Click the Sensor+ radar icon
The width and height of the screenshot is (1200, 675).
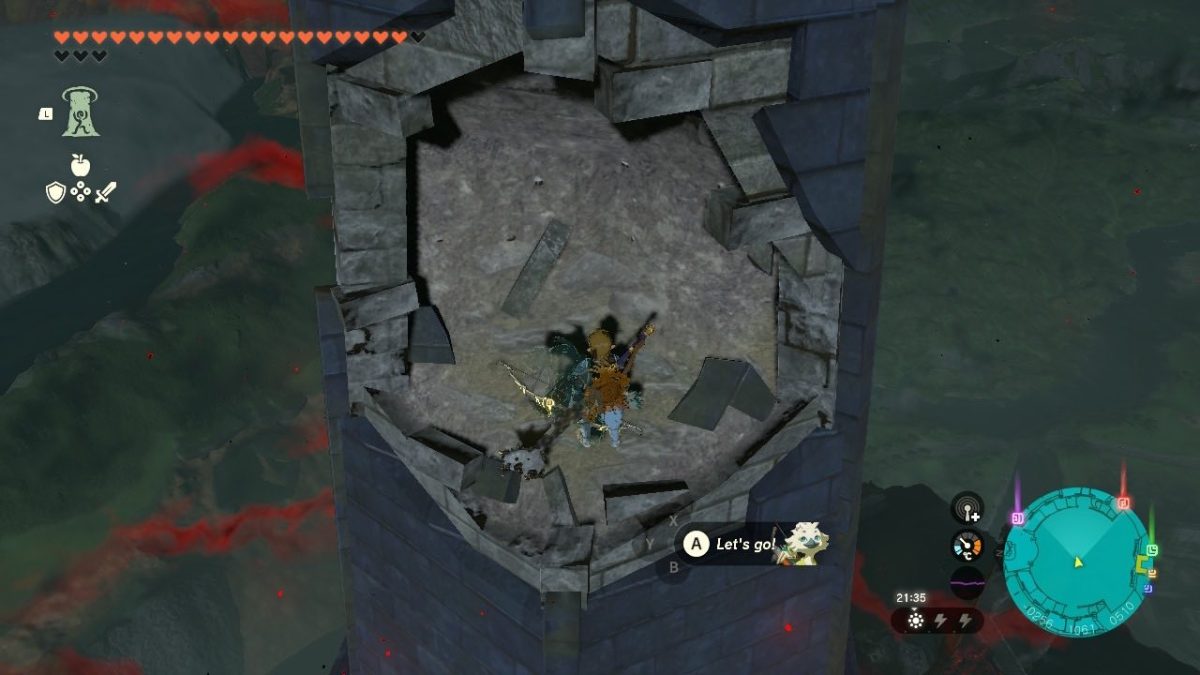pos(967,509)
